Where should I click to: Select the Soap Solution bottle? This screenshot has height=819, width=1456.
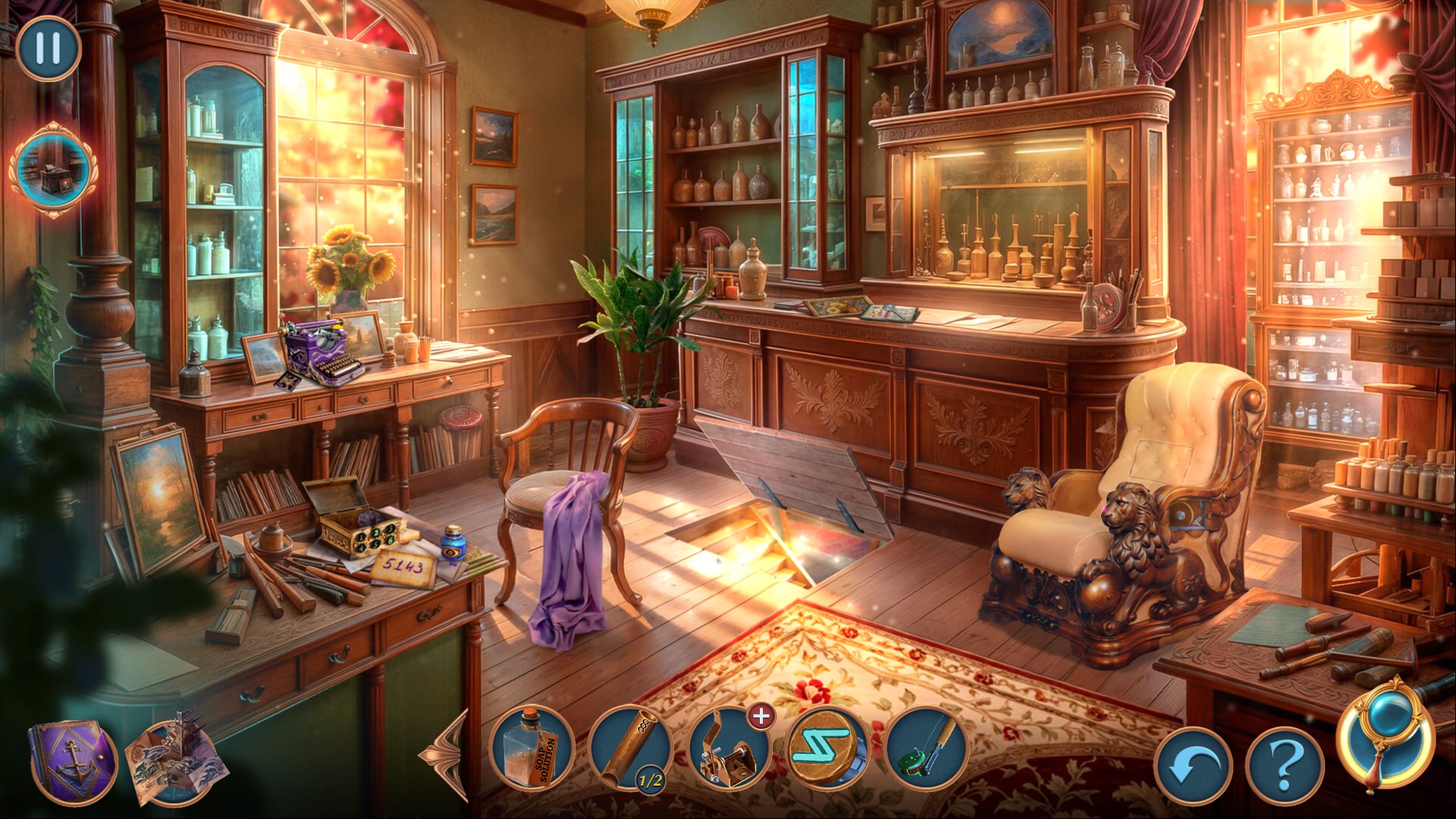pyautogui.click(x=533, y=749)
